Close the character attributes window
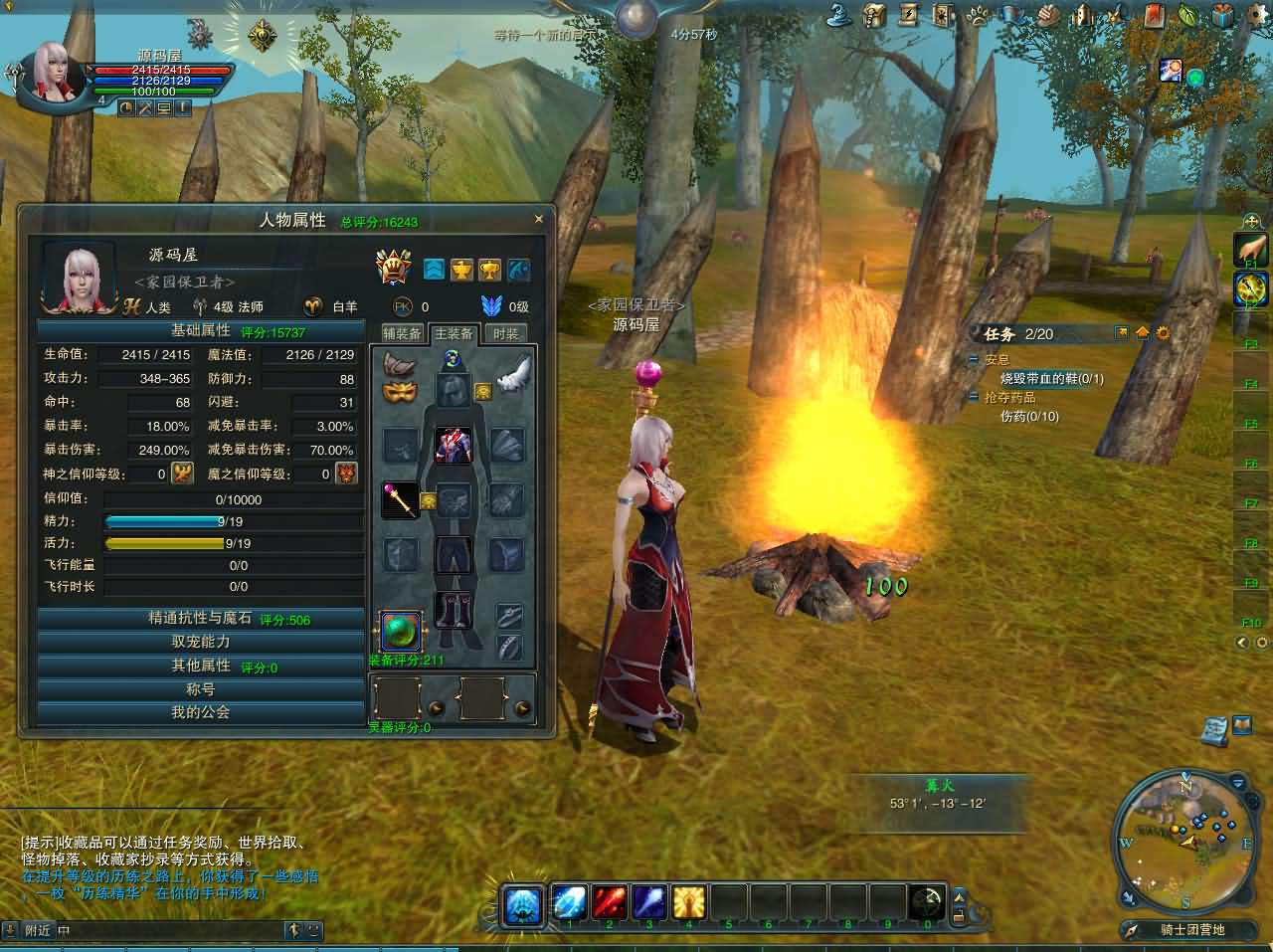 pos(539,219)
